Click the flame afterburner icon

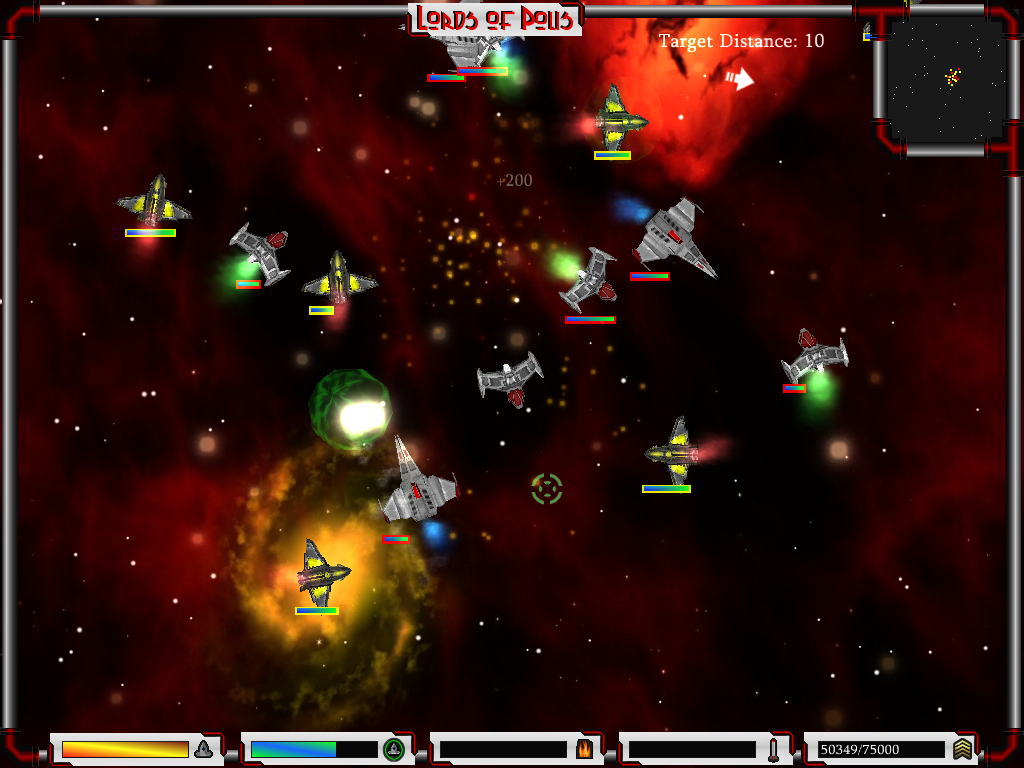584,749
